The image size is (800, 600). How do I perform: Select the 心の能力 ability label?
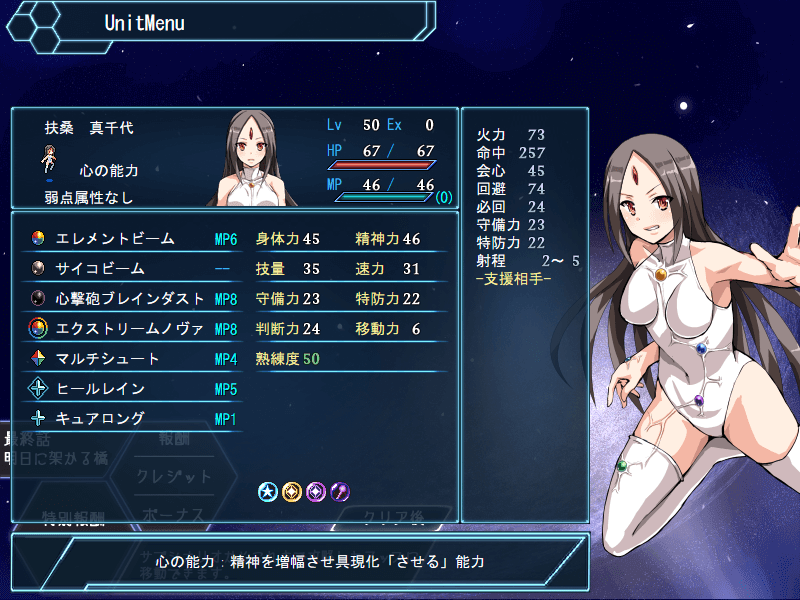[x=108, y=171]
